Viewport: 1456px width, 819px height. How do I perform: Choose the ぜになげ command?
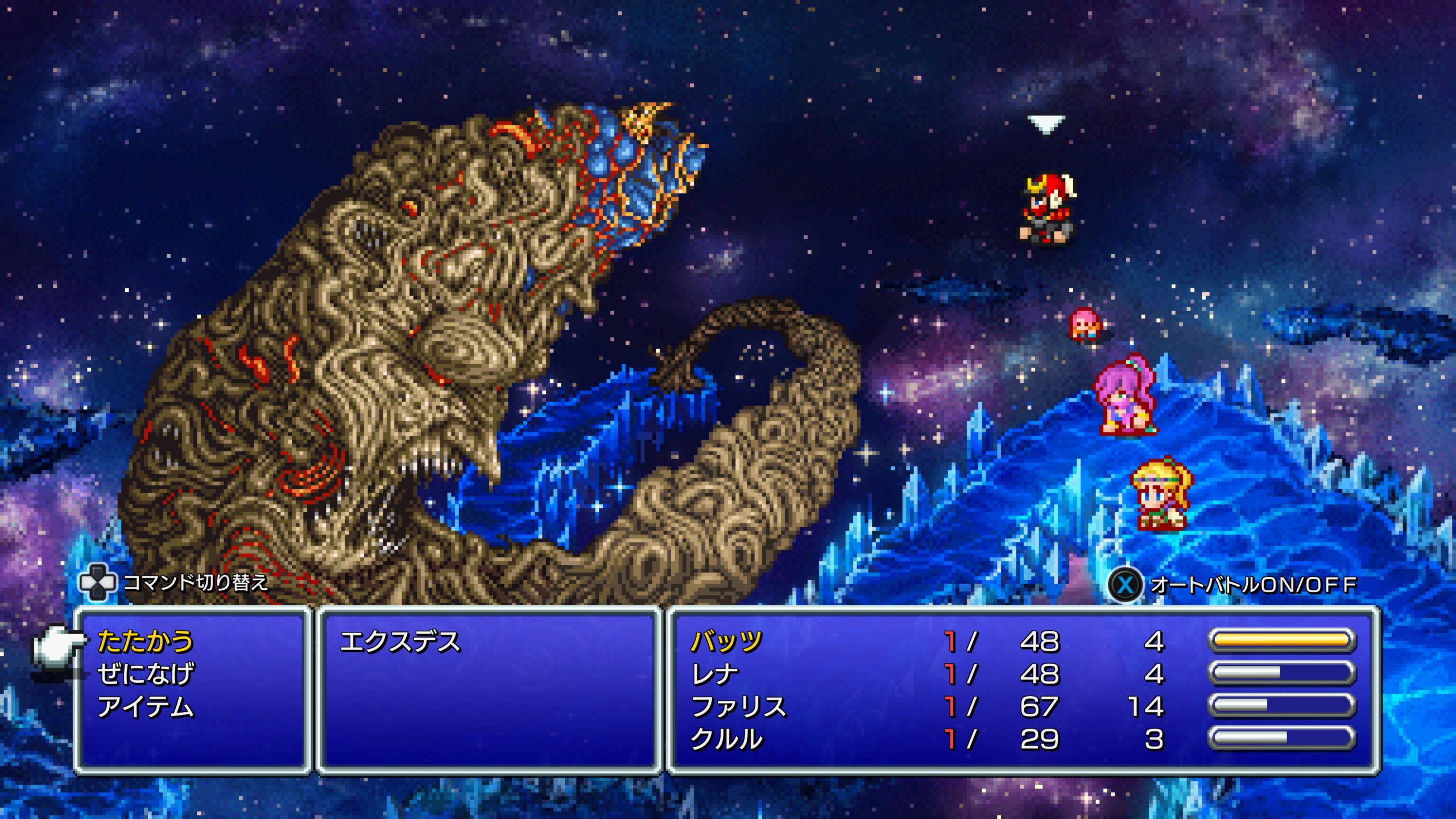(x=146, y=674)
